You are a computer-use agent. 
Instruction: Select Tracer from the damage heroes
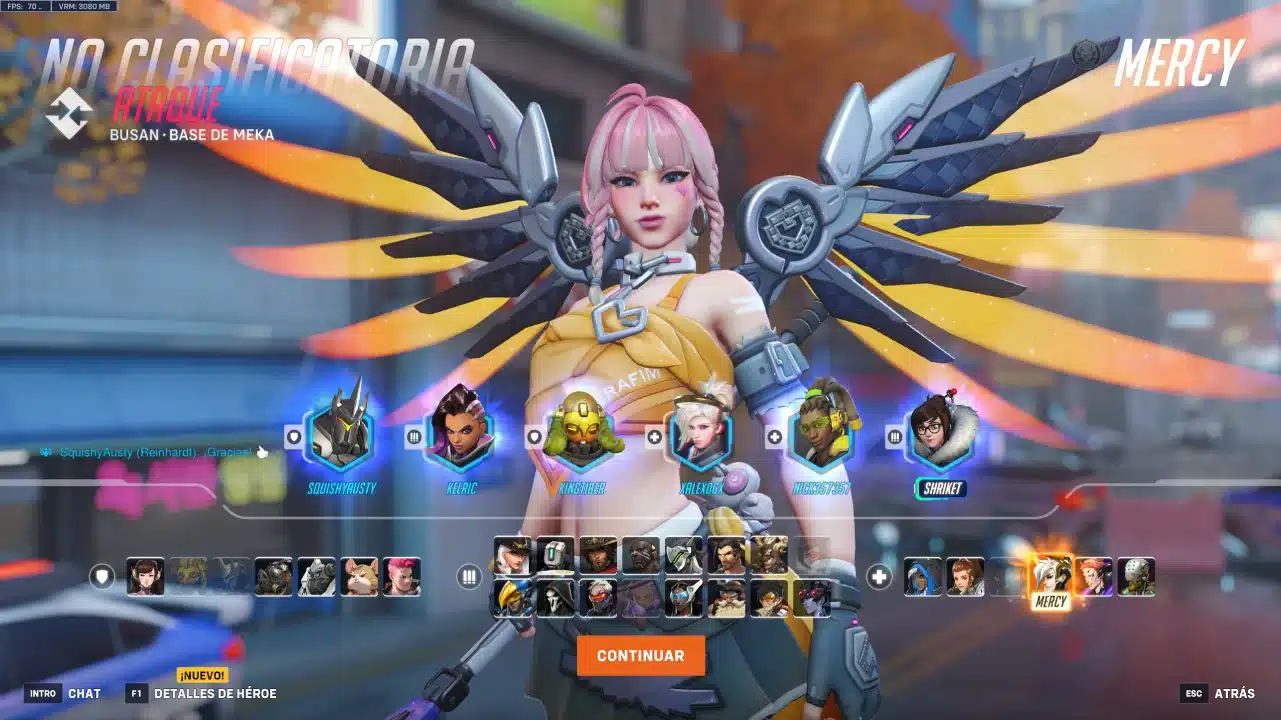tap(769, 598)
